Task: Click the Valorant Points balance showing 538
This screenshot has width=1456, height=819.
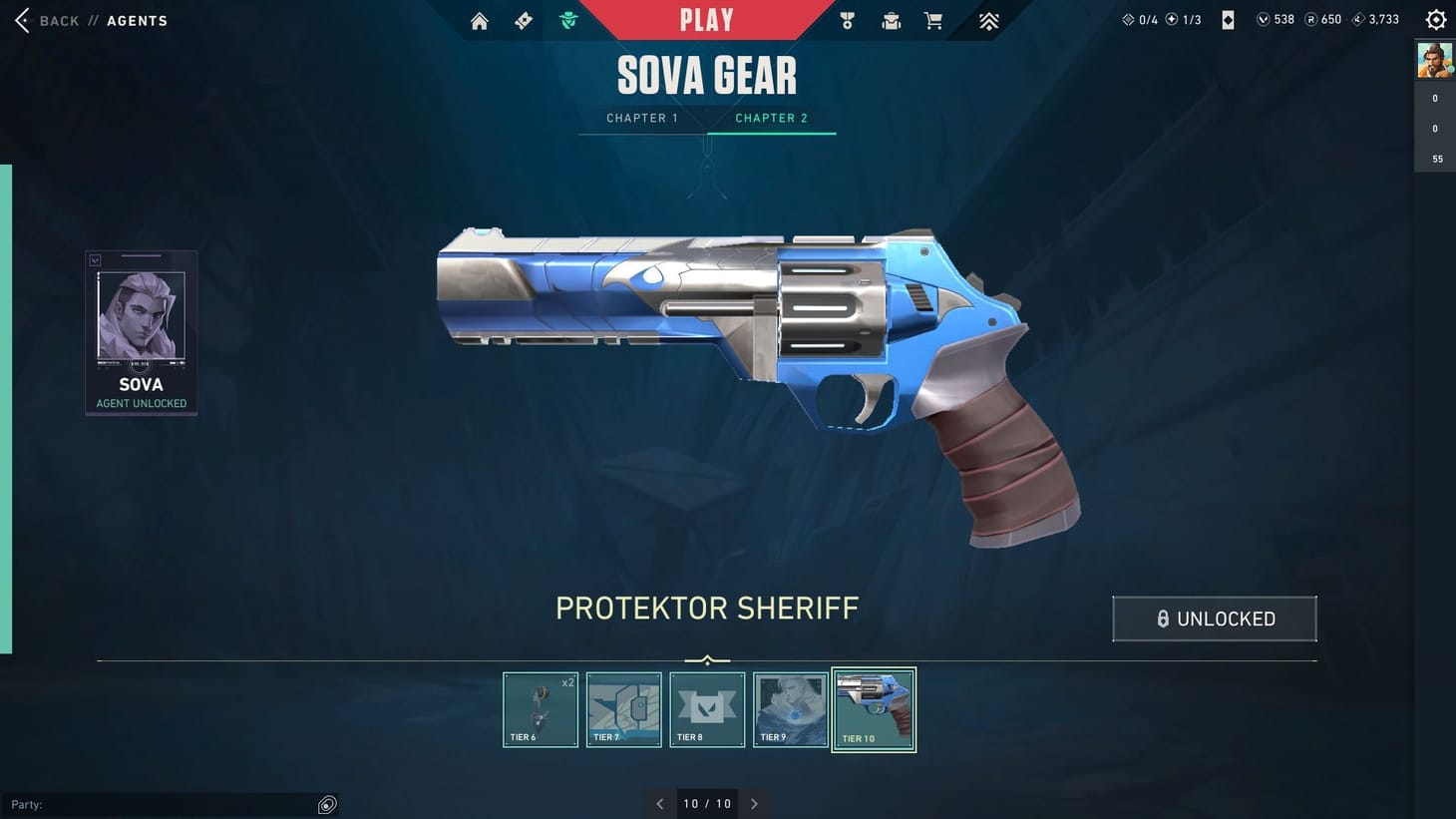Action: [x=1274, y=18]
